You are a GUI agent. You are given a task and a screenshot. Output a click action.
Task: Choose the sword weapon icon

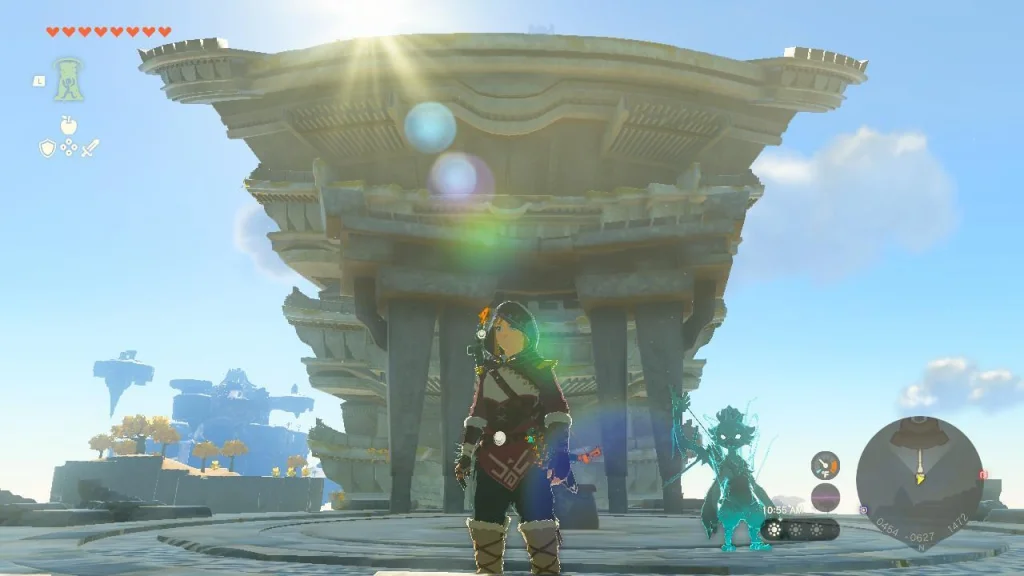pyautogui.click(x=90, y=148)
